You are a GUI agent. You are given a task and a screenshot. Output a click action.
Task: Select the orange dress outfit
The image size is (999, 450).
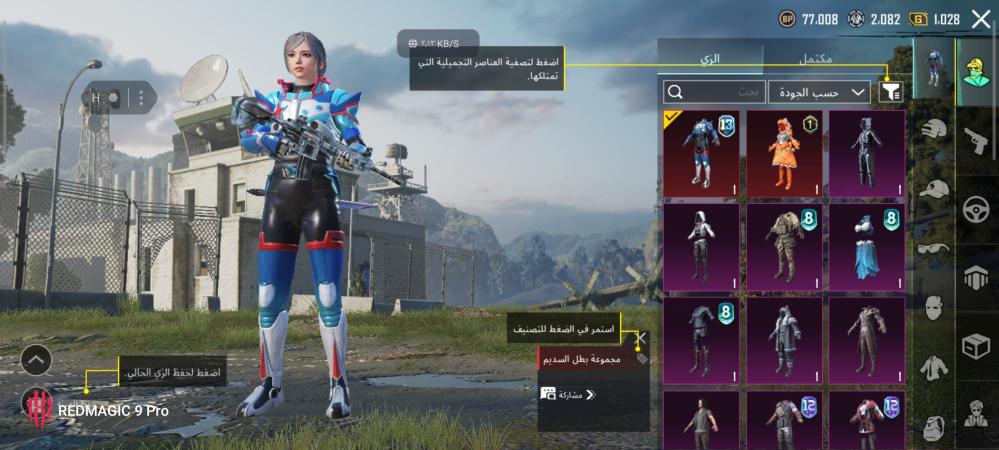(785, 154)
